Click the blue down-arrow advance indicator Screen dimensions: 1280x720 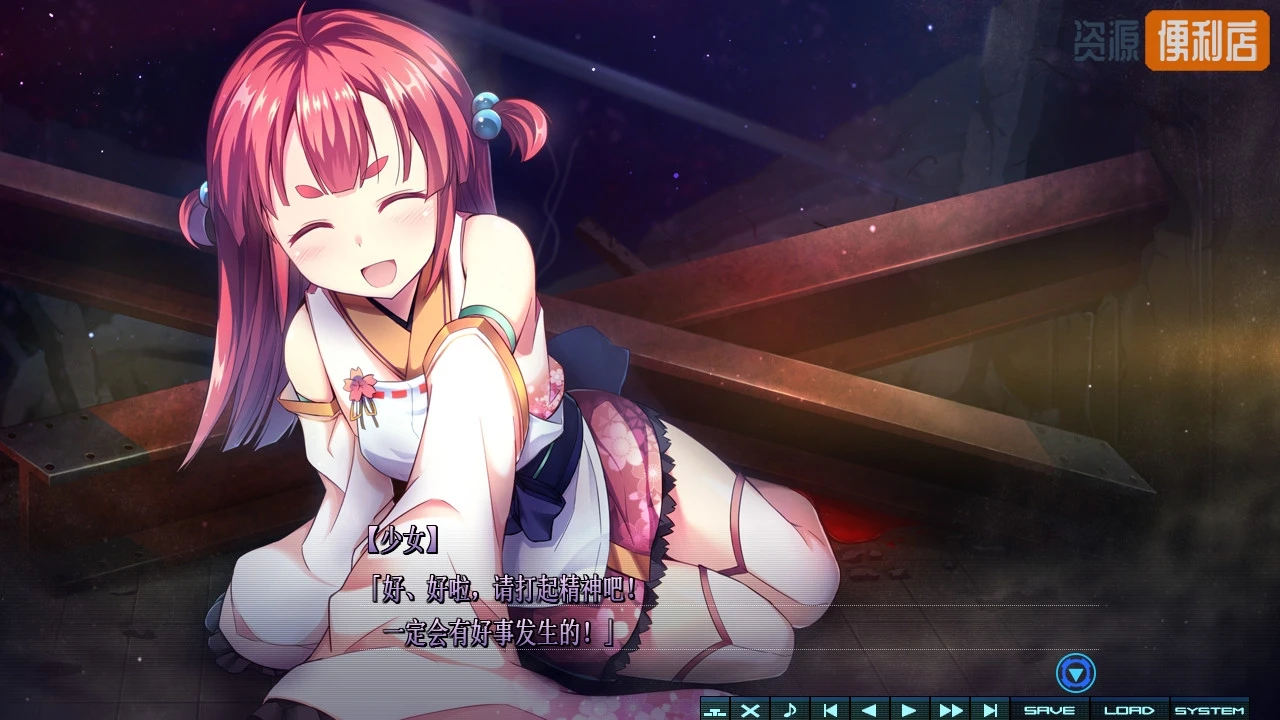point(1076,674)
